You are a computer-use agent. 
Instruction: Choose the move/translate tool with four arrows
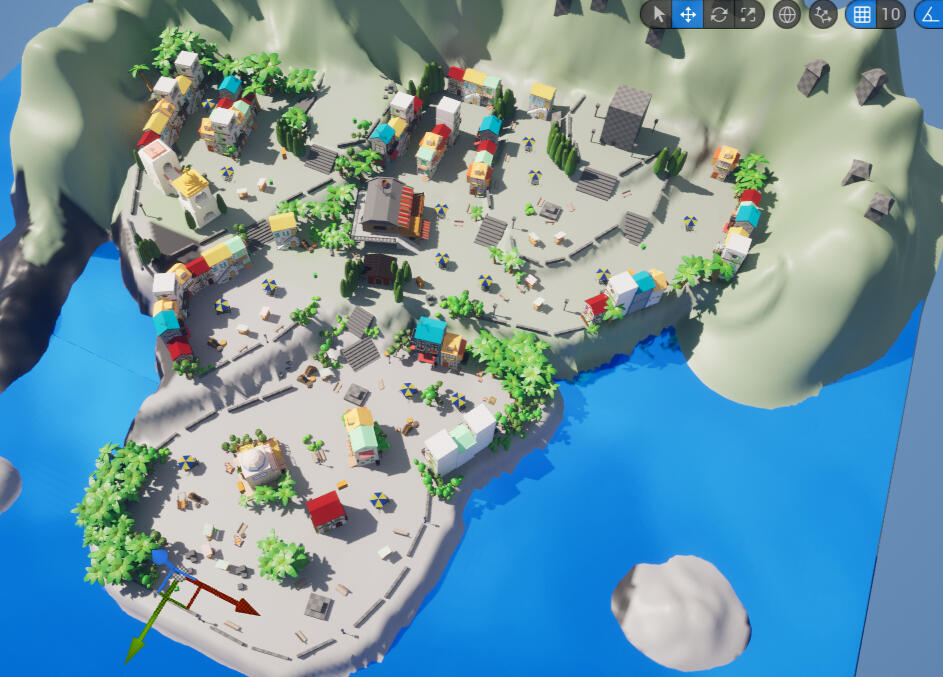[687, 14]
